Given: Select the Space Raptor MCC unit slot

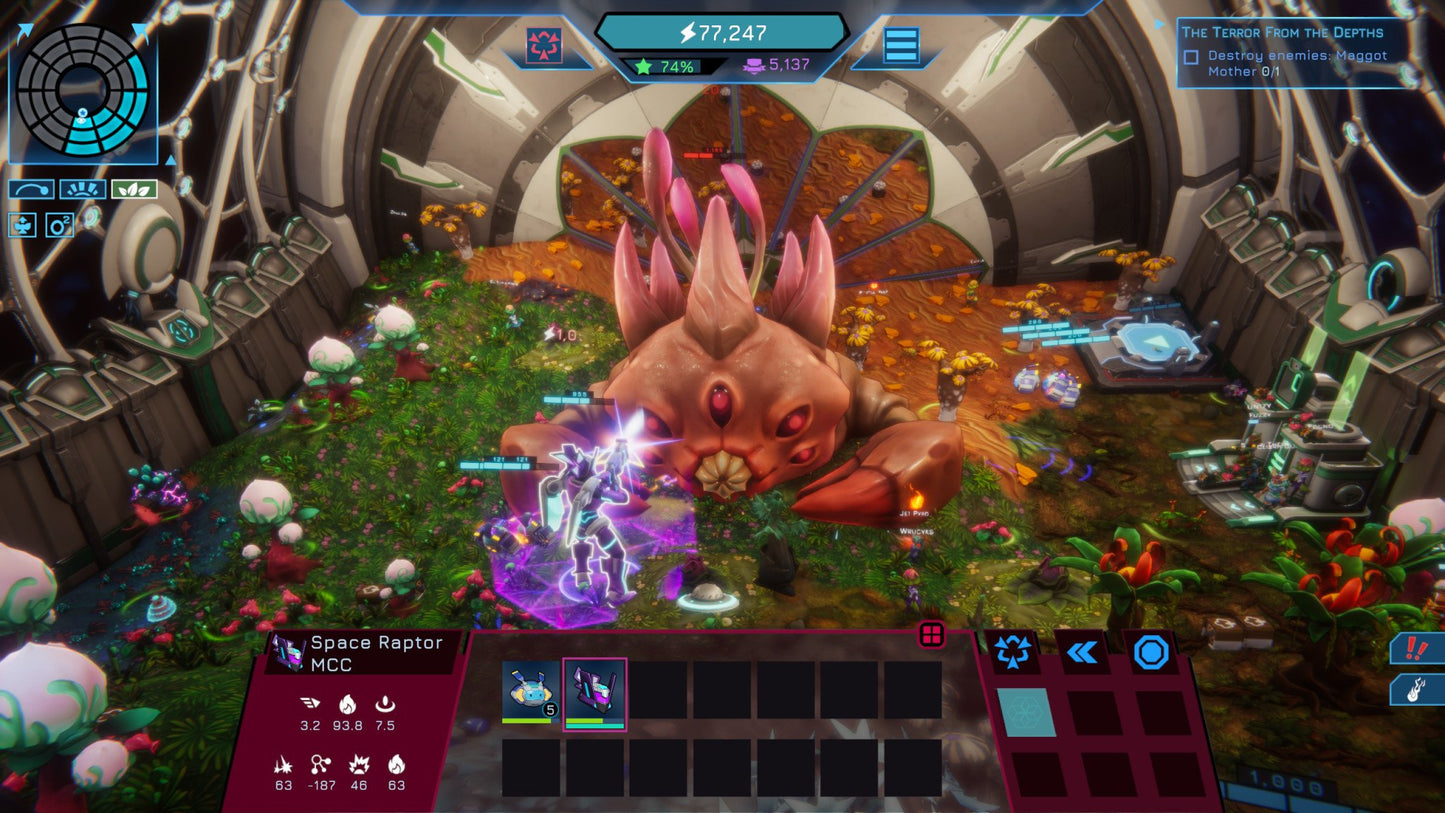Looking at the screenshot, I should click(595, 692).
